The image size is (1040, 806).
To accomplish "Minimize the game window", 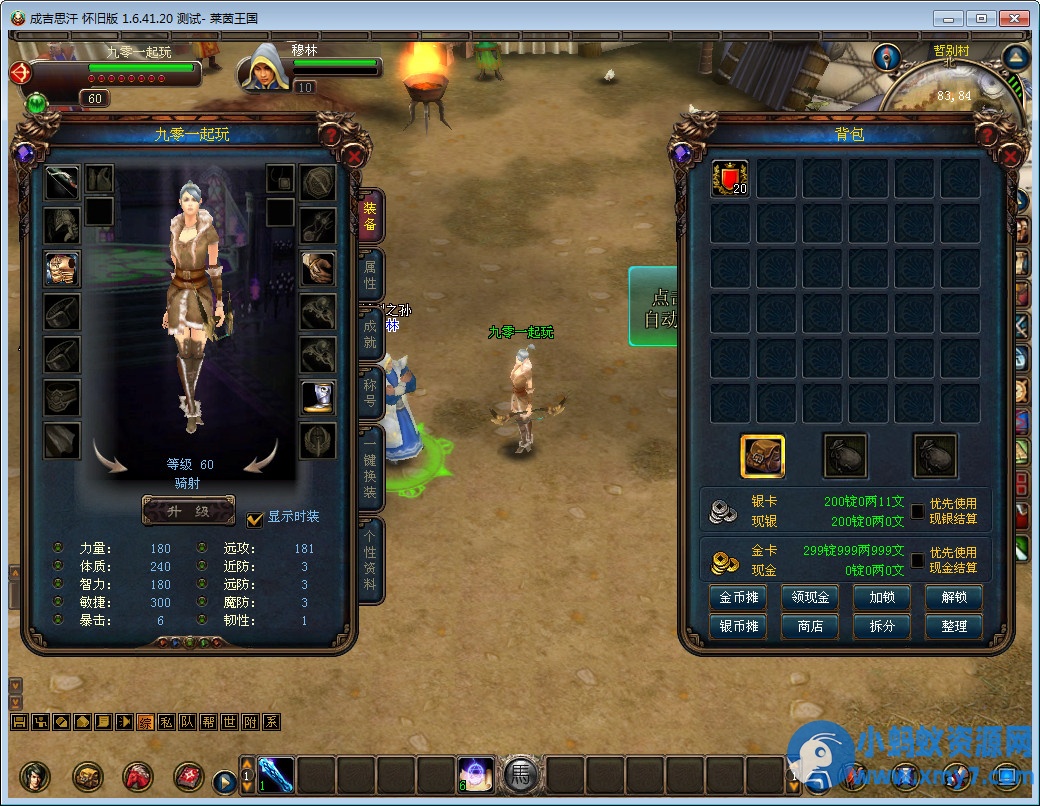I will click(949, 18).
